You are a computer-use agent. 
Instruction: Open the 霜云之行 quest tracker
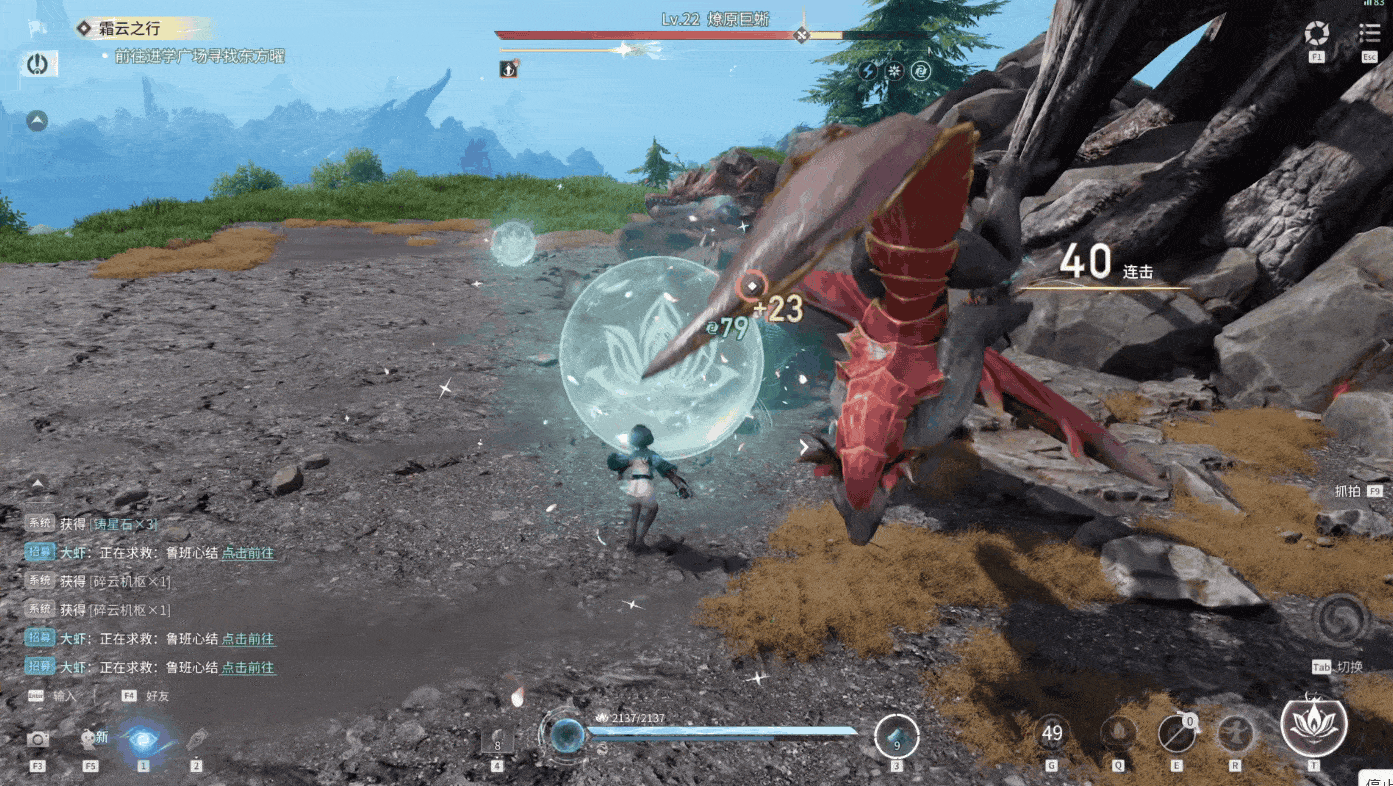tap(128, 29)
